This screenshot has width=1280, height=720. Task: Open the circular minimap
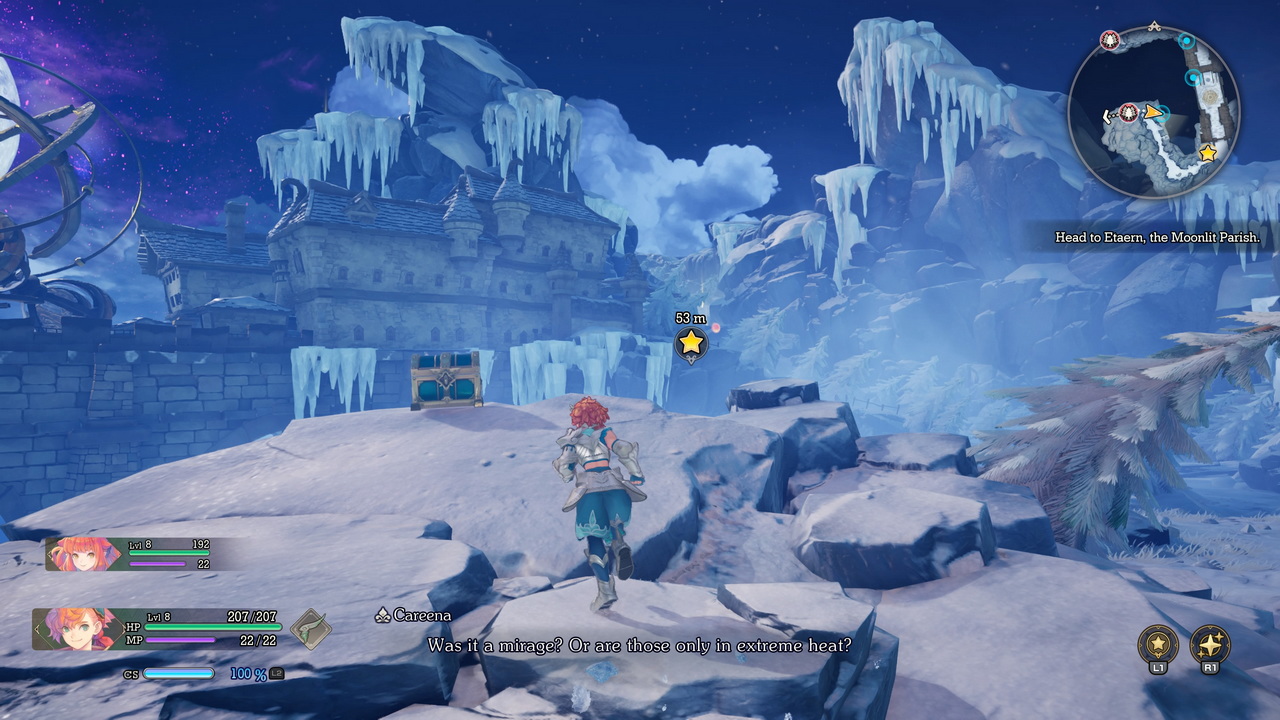tap(1153, 111)
